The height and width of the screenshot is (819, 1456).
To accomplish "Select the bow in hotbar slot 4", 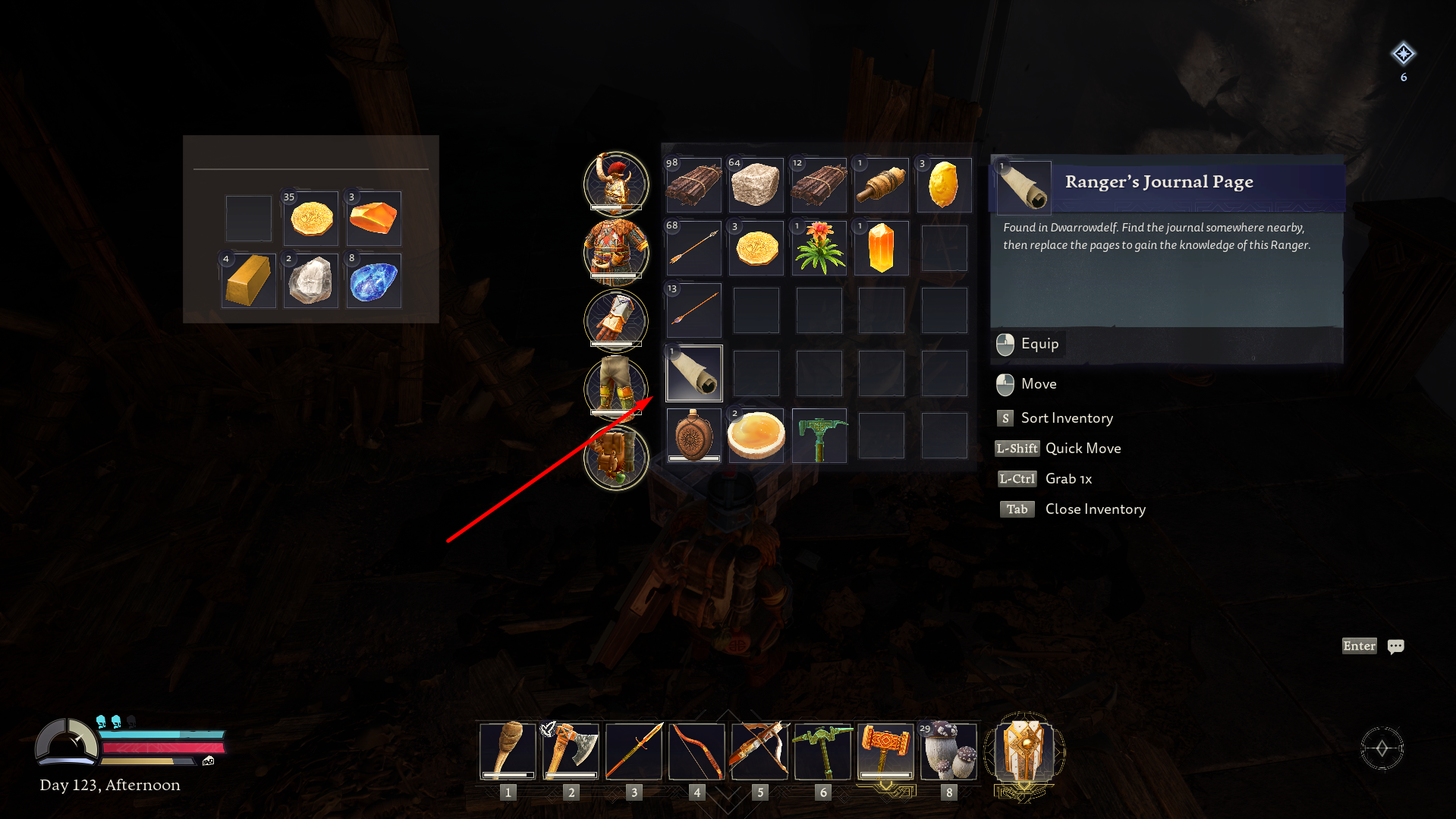I will pos(697,751).
